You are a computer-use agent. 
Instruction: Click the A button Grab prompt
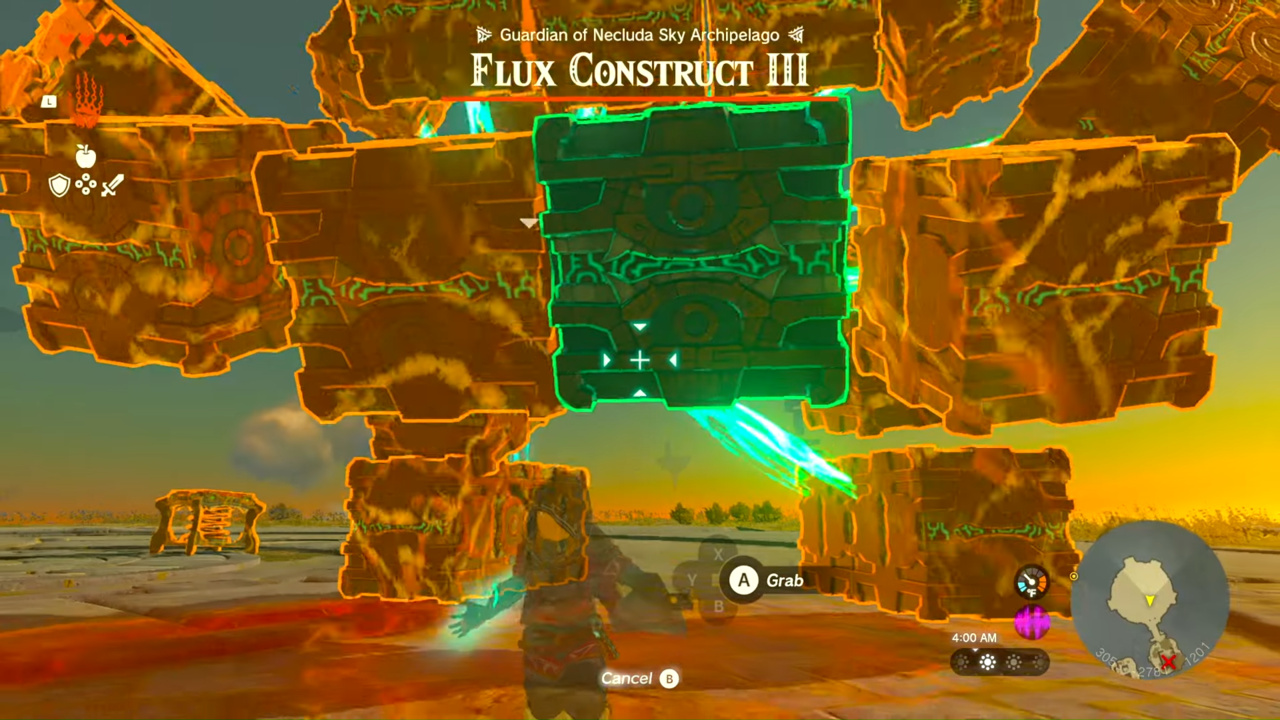point(743,580)
